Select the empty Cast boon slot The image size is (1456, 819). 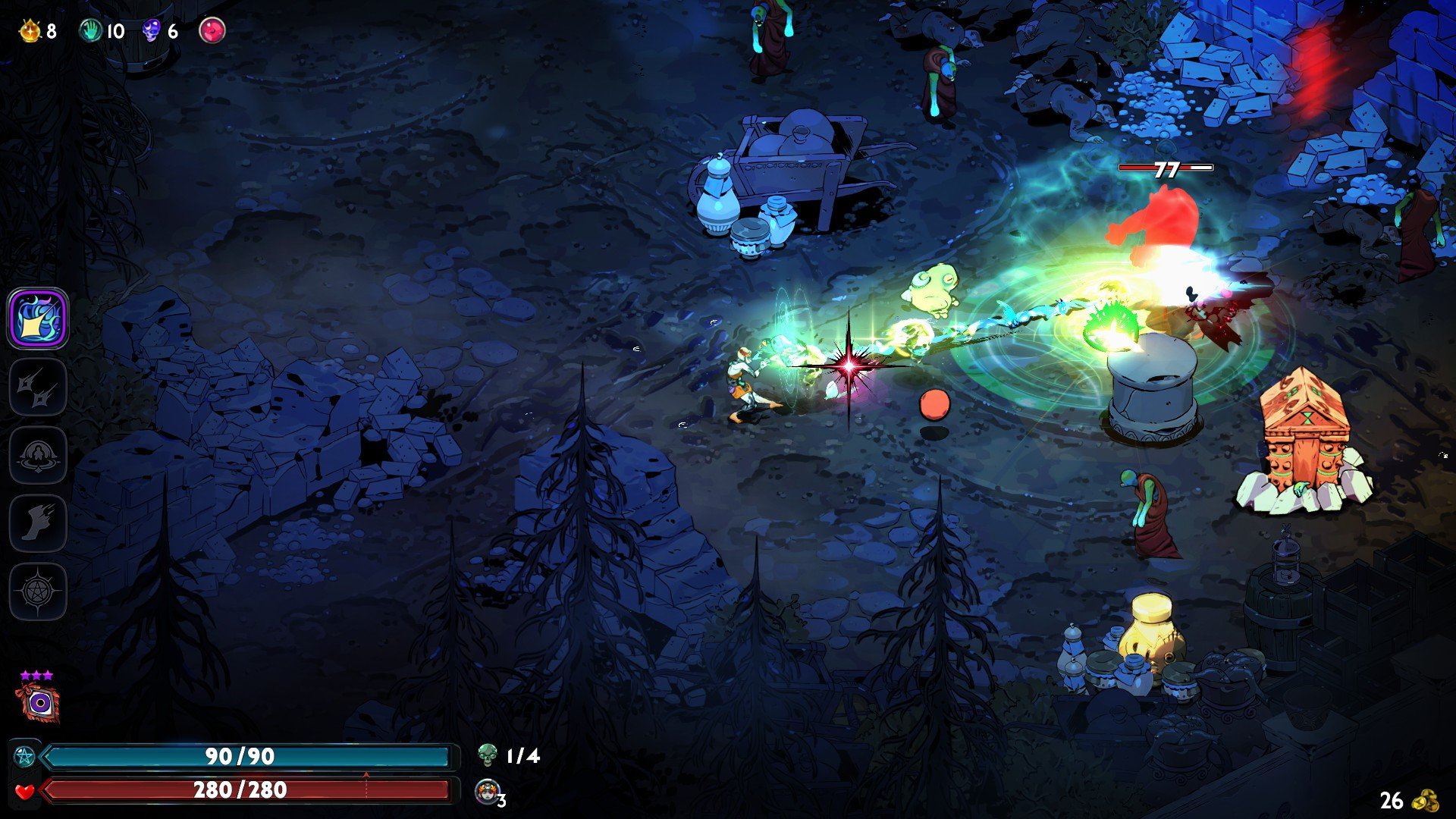point(38,455)
